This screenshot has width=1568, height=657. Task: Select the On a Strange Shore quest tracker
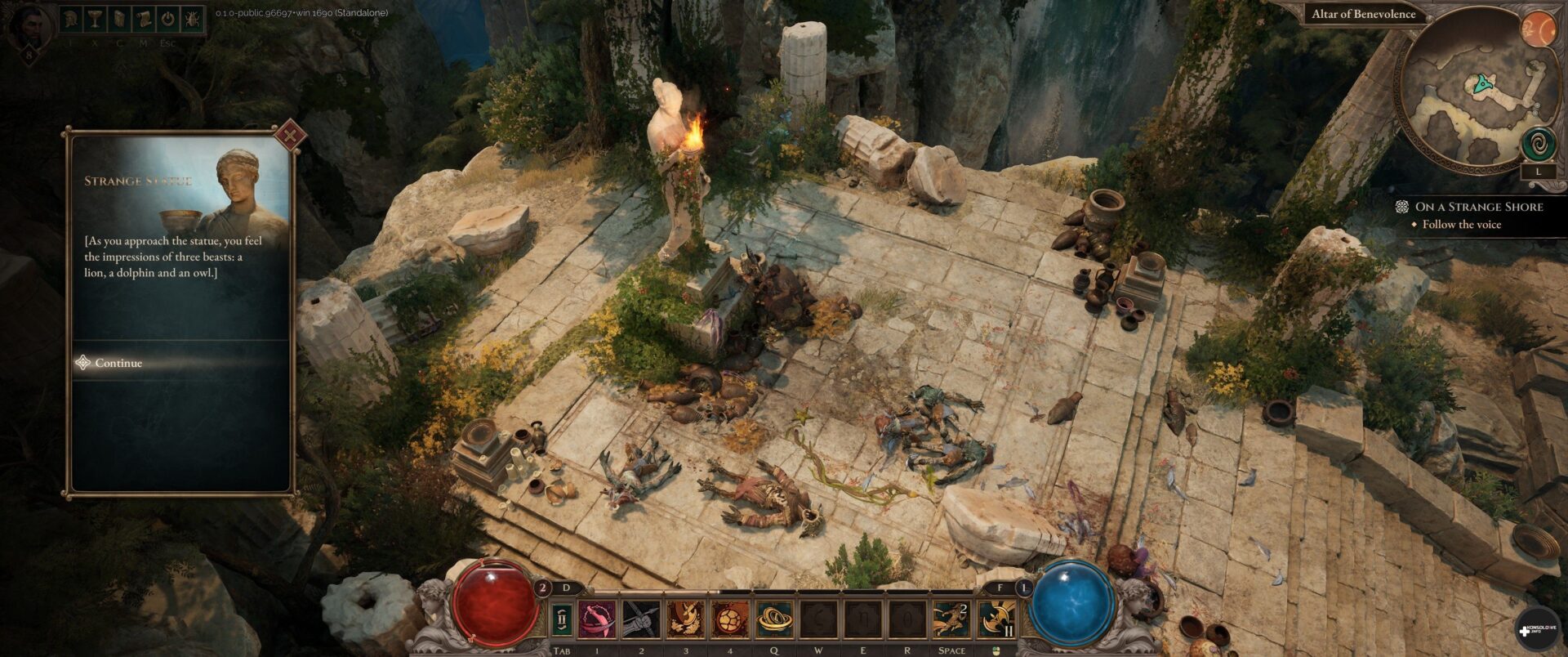(x=1478, y=207)
